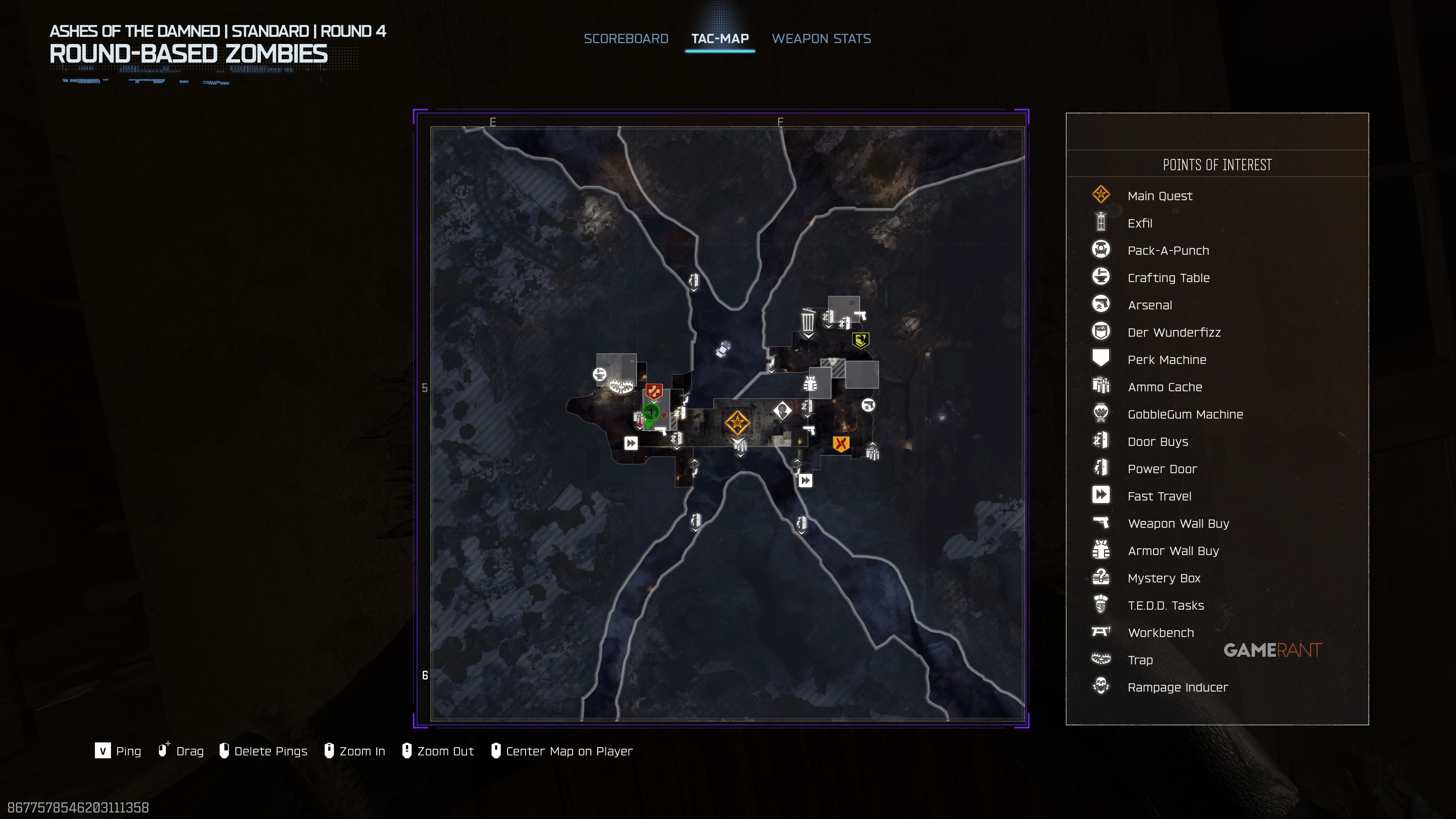Click the Fast Travel legend entry
The image size is (1456, 819).
click(1159, 496)
